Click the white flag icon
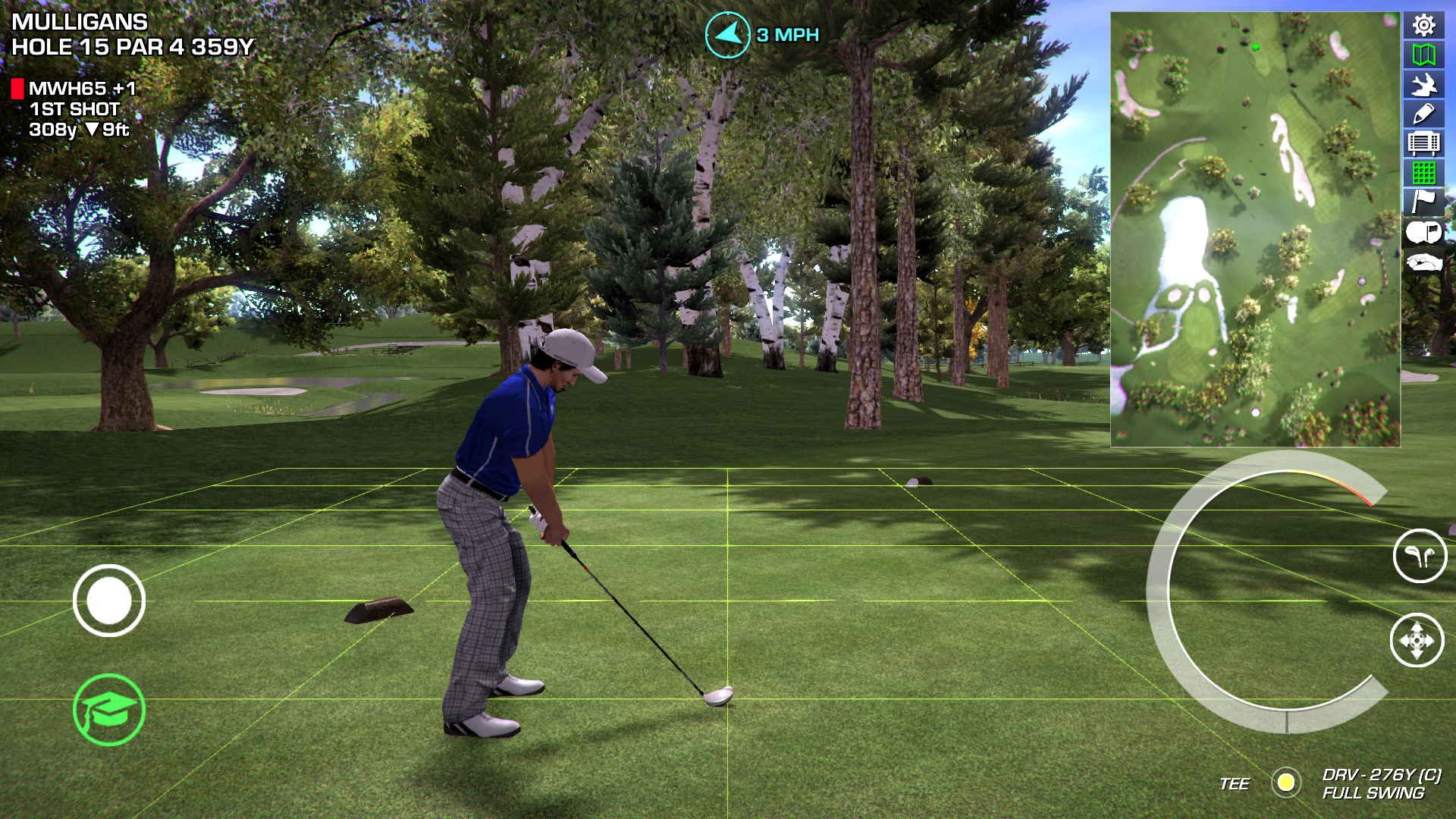This screenshot has width=1456, height=819. coord(1423,202)
